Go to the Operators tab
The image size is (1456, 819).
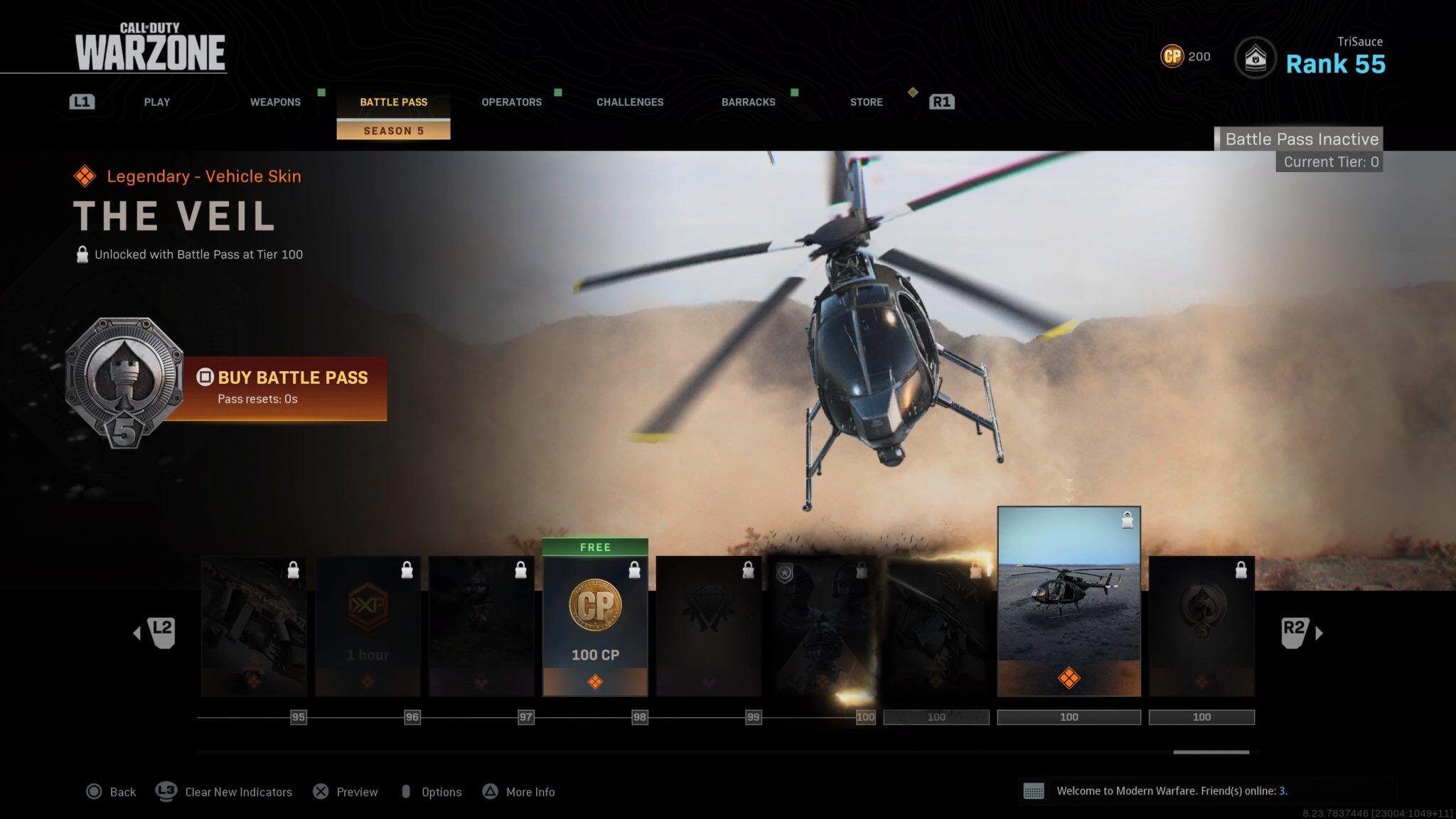[511, 102]
